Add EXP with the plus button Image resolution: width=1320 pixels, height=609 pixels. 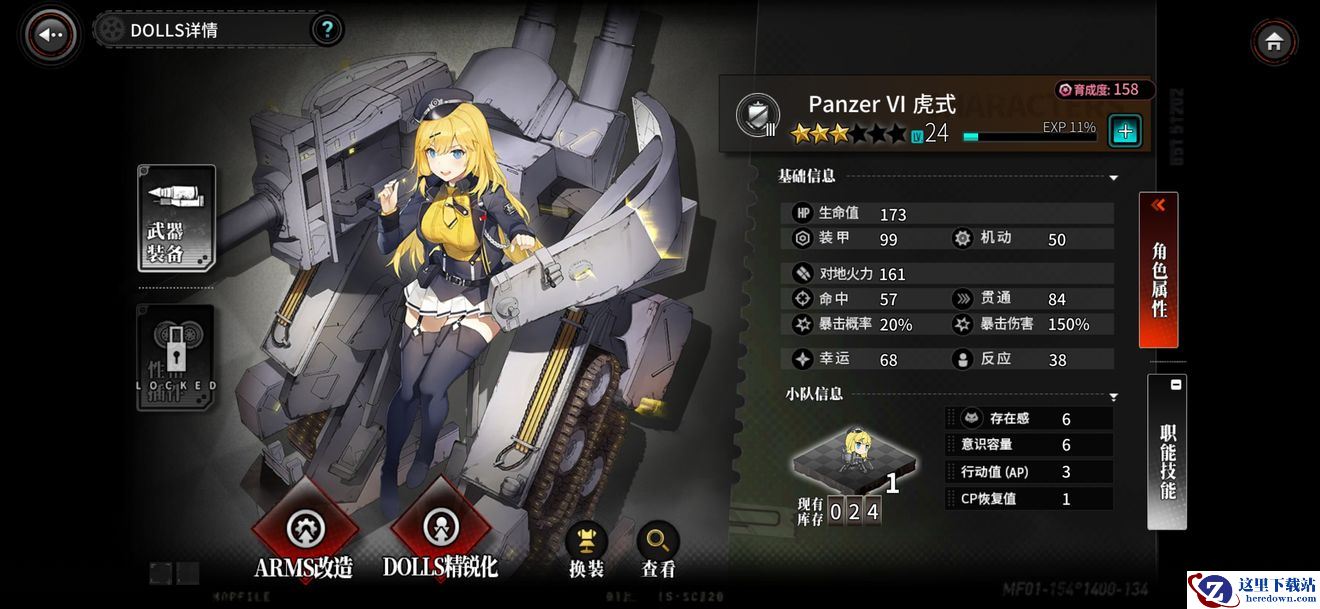click(1125, 131)
